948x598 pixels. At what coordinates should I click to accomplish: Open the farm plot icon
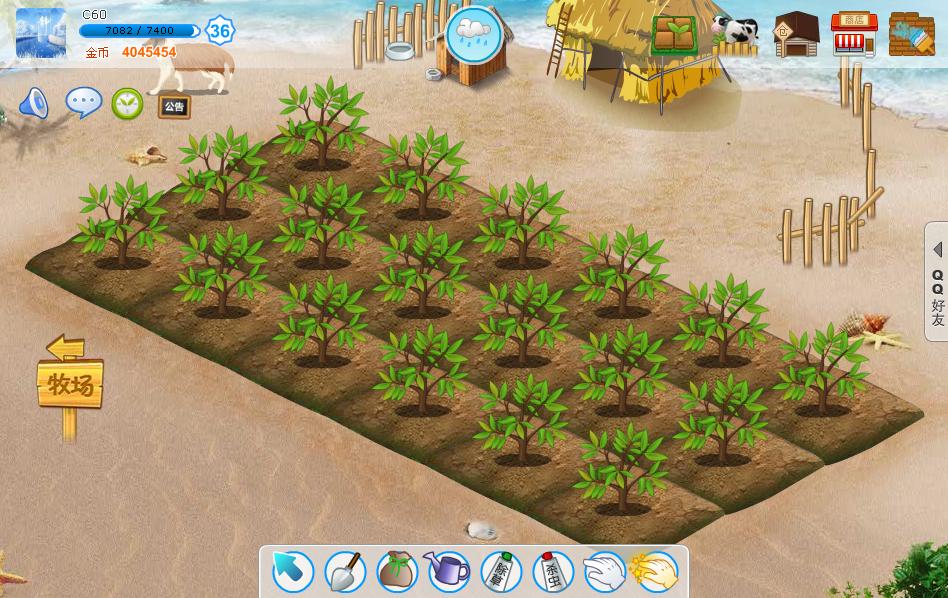click(x=676, y=35)
